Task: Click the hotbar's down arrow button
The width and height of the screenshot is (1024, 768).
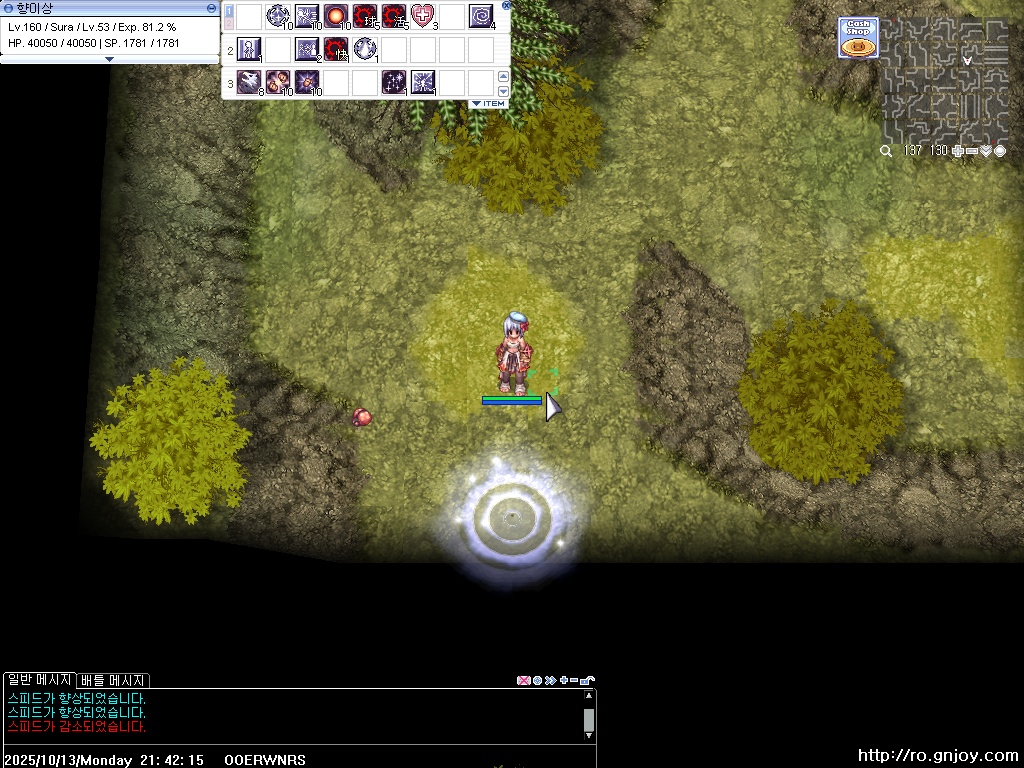Action: pos(503,90)
